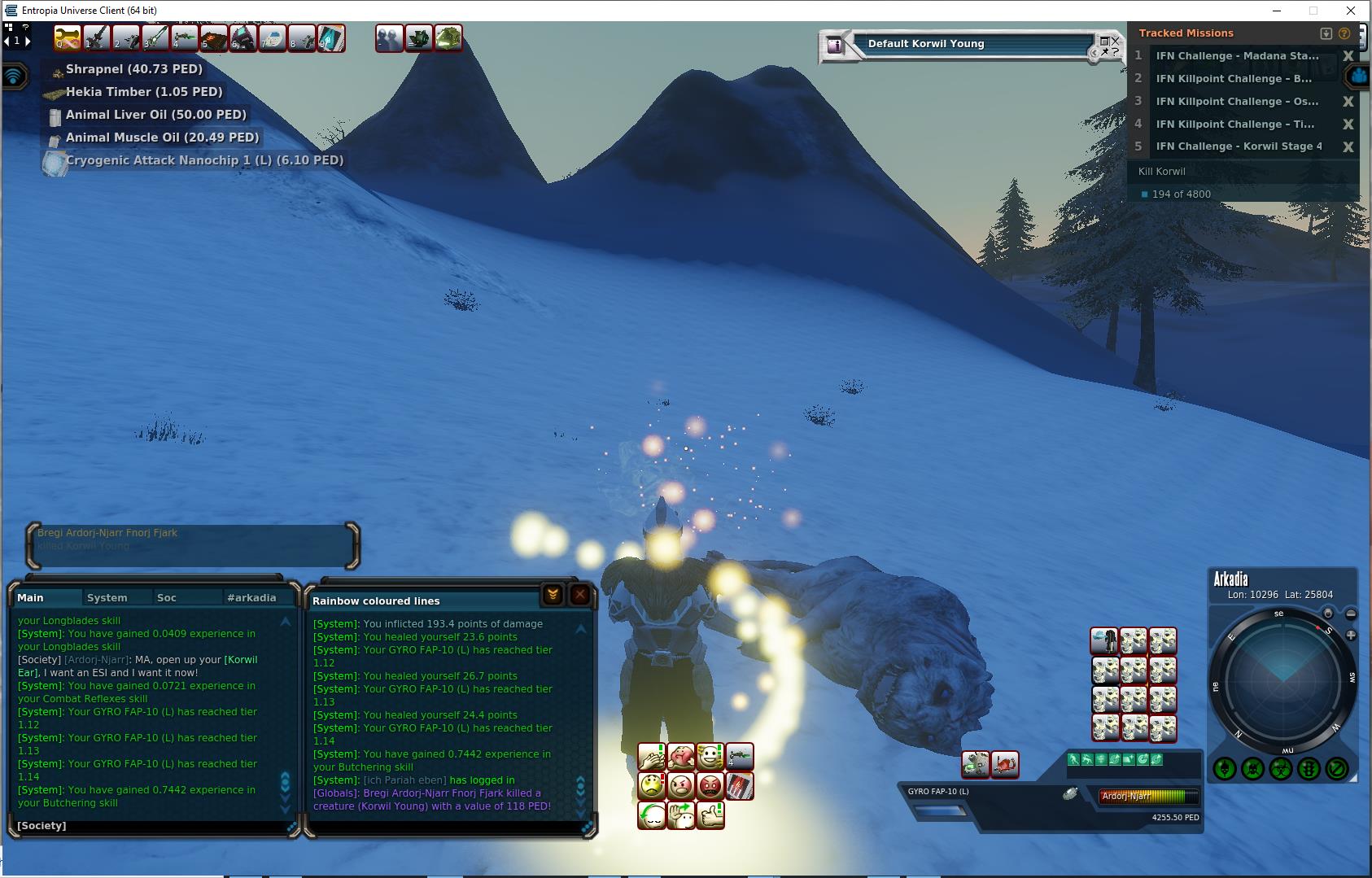Use the thumbs-up emote icon
This screenshot has width=1372, height=878.
tap(710, 815)
